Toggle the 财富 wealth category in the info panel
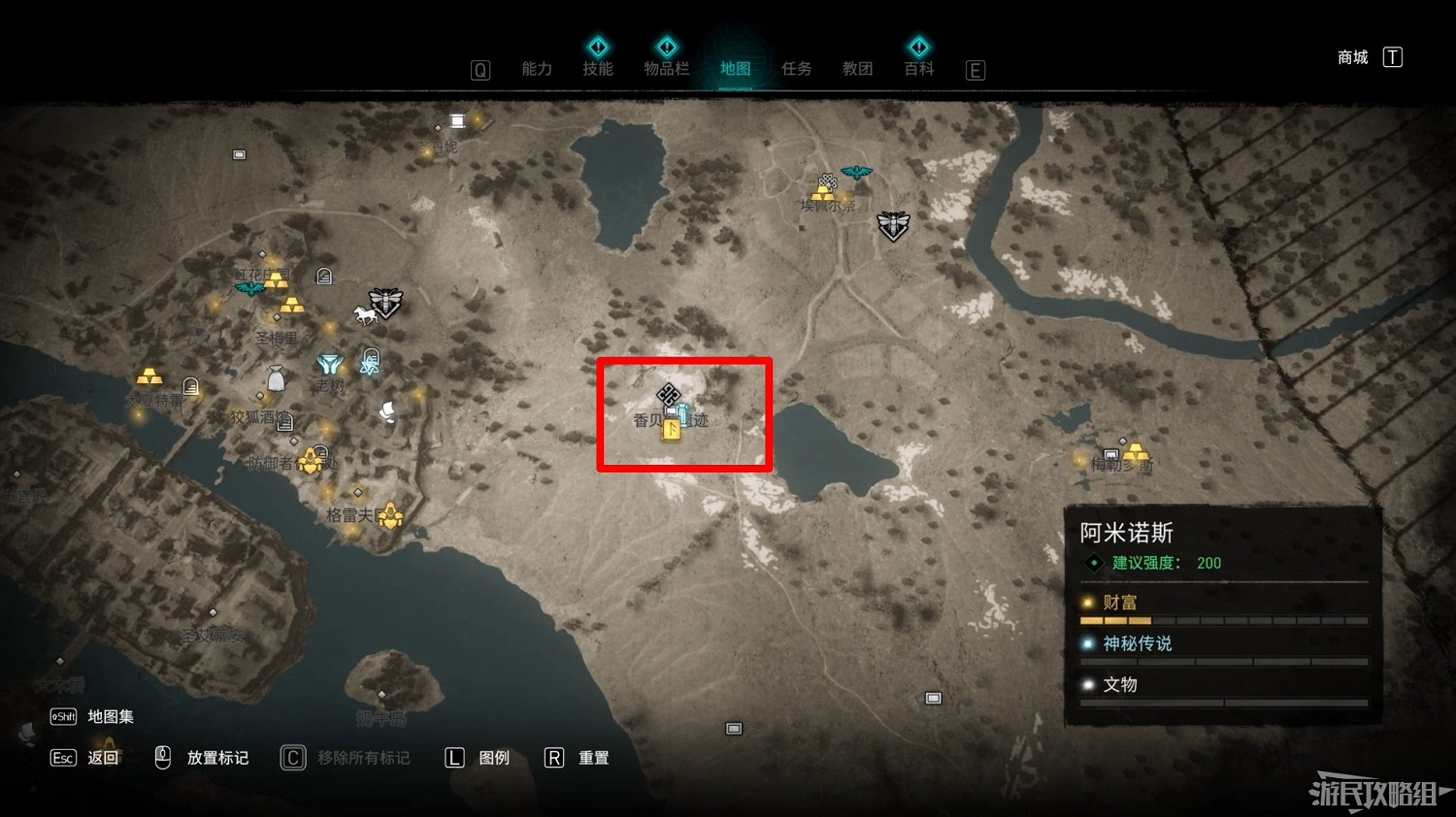The width and height of the screenshot is (1456, 817). (x=1120, y=602)
